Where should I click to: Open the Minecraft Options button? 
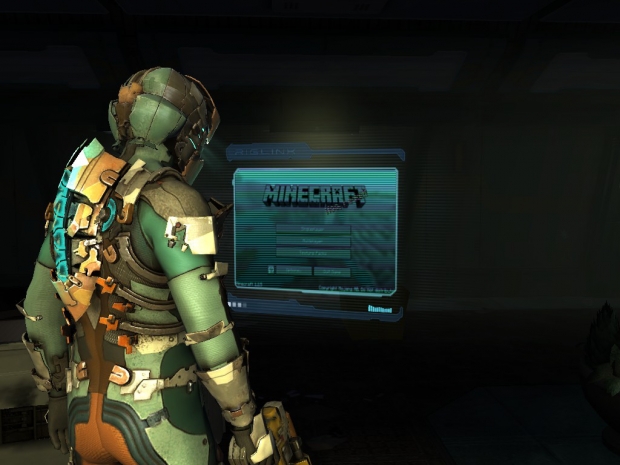(293, 270)
